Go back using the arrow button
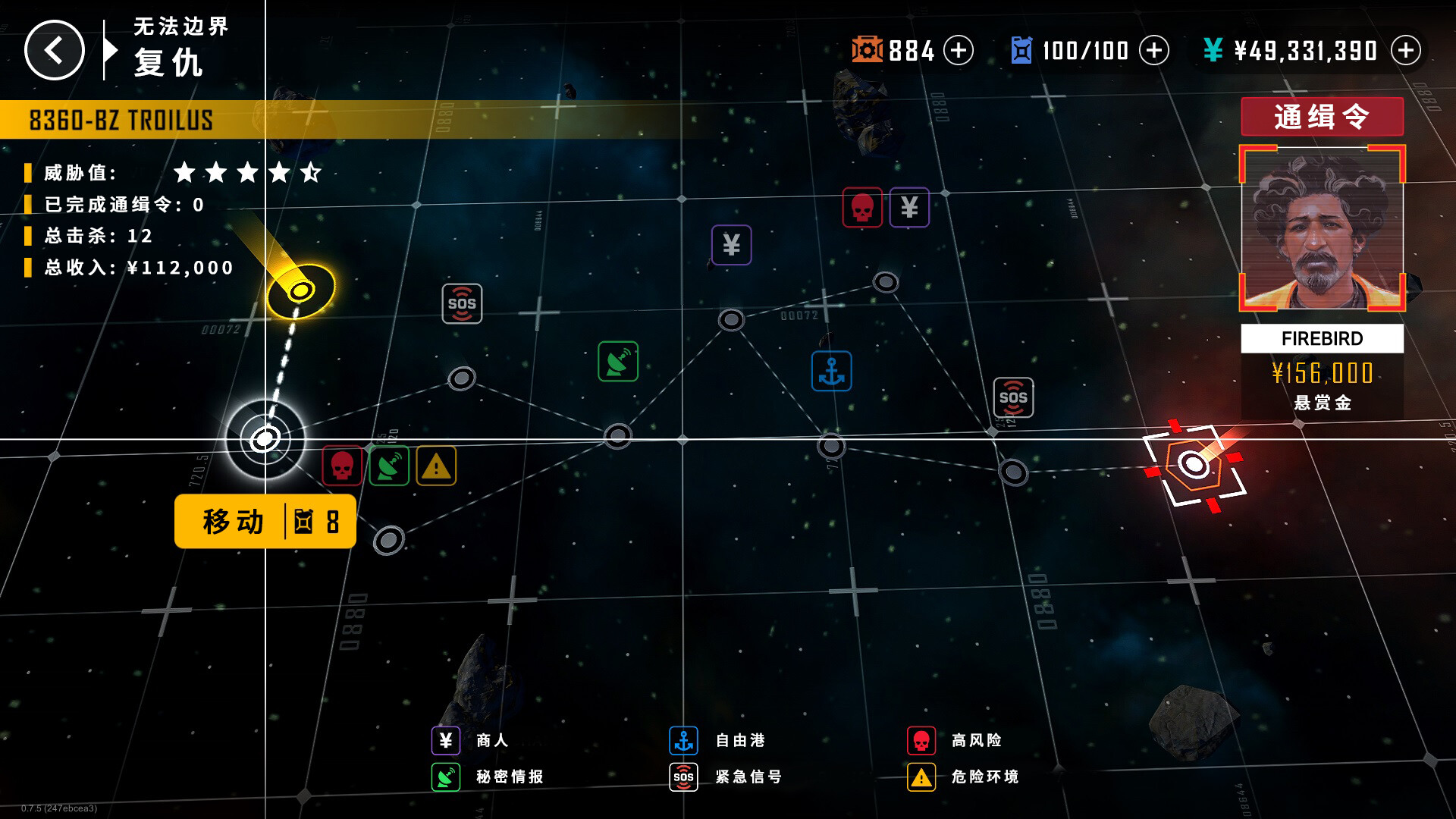This screenshot has width=1456, height=819. coord(54,50)
